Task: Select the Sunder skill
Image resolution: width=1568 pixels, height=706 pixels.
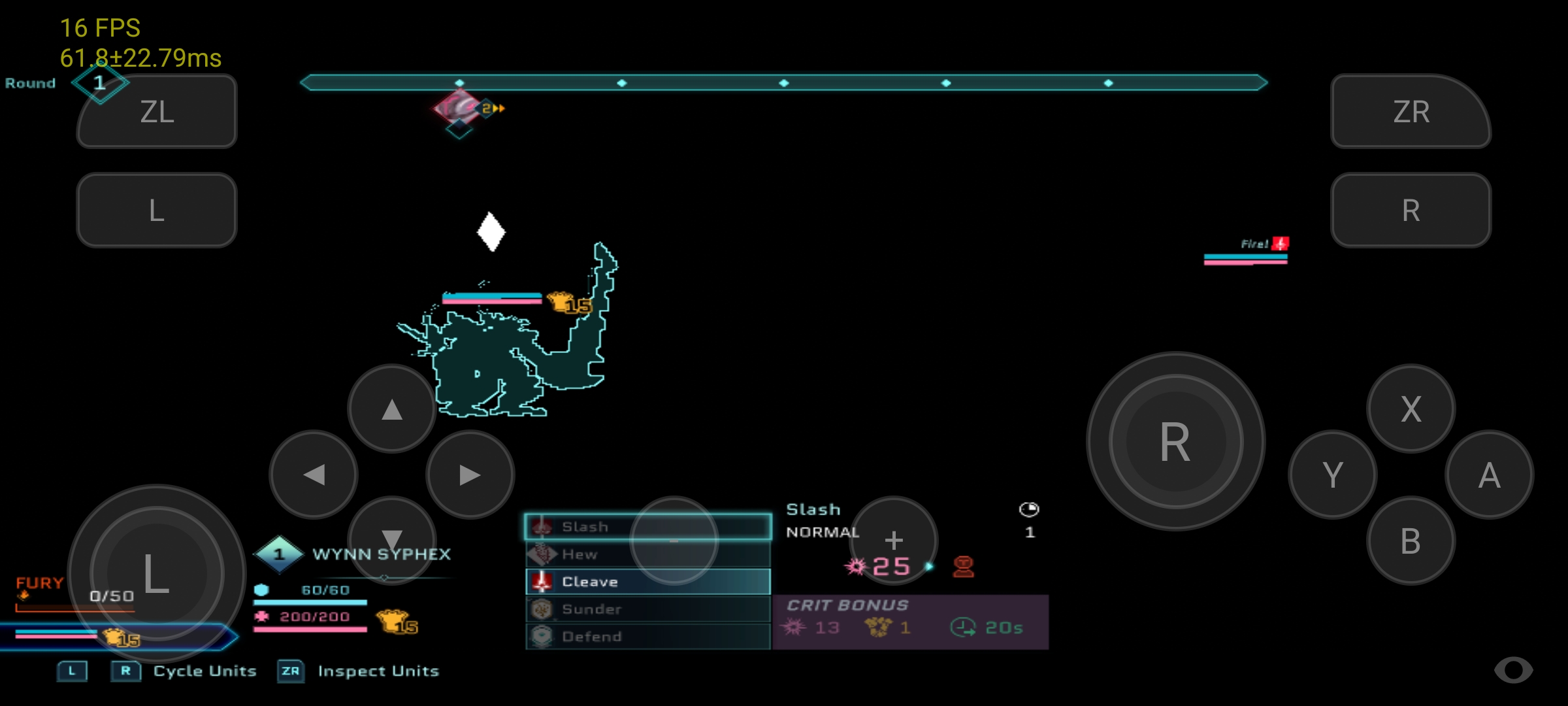Action: pyautogui.click(x=647, y=609)
